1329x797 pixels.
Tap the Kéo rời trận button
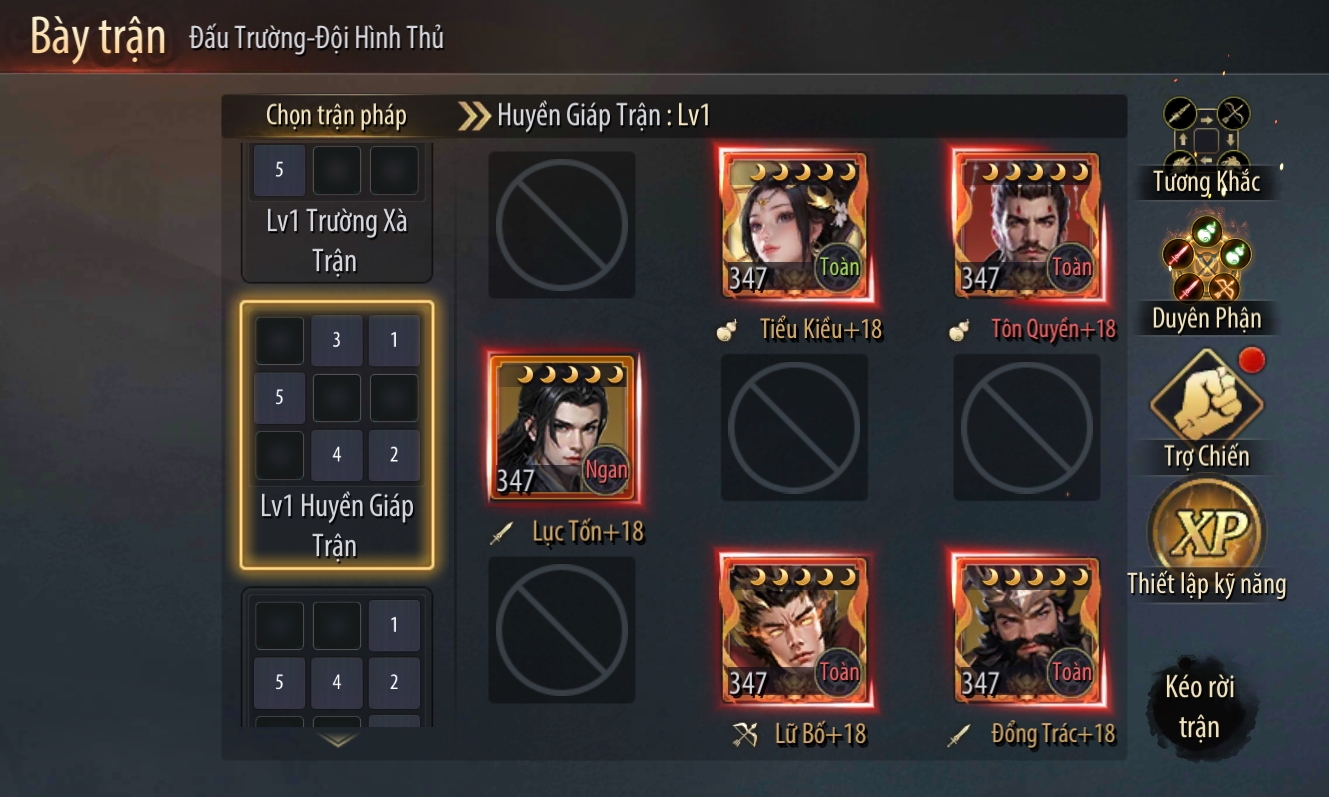[1199, 707]
